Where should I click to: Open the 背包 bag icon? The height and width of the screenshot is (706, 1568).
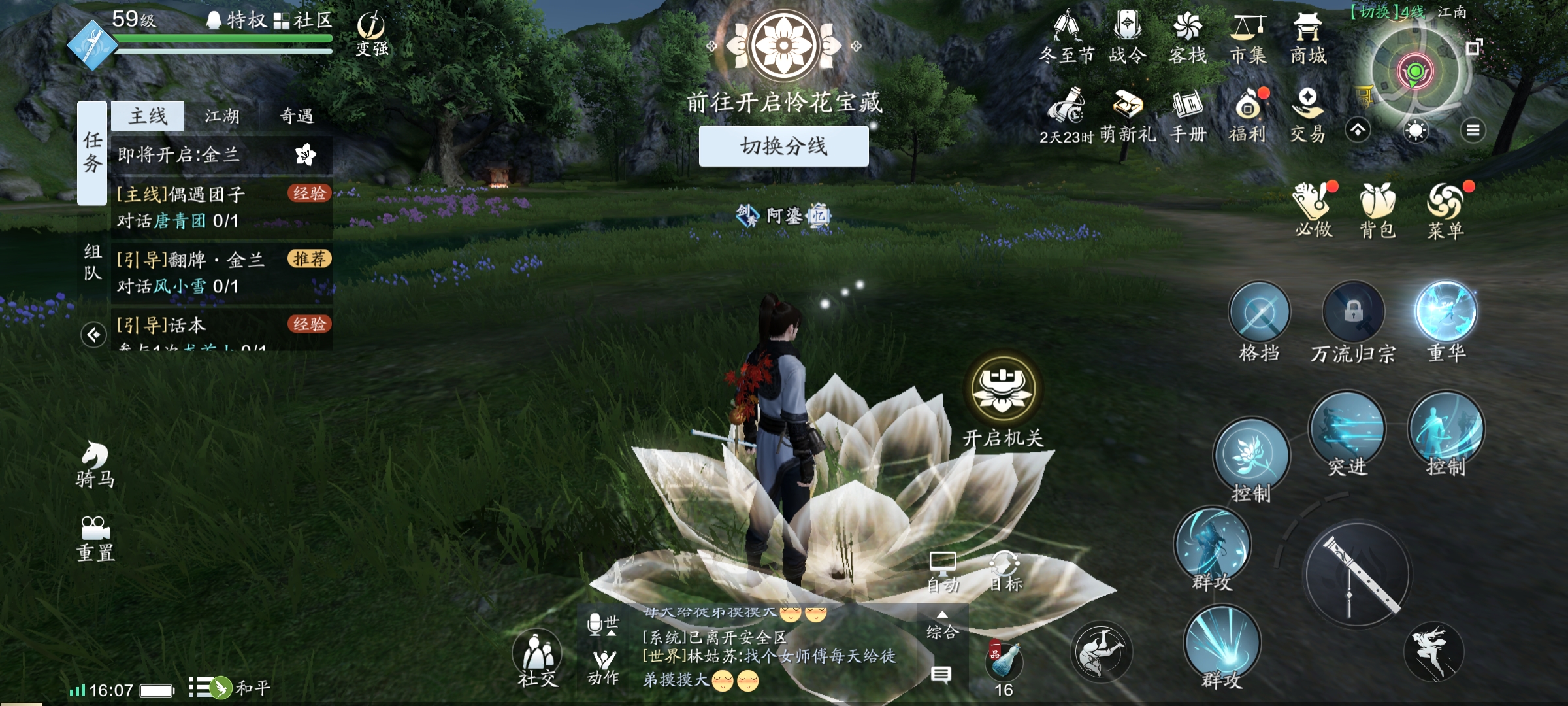[x=1378, y=208]
